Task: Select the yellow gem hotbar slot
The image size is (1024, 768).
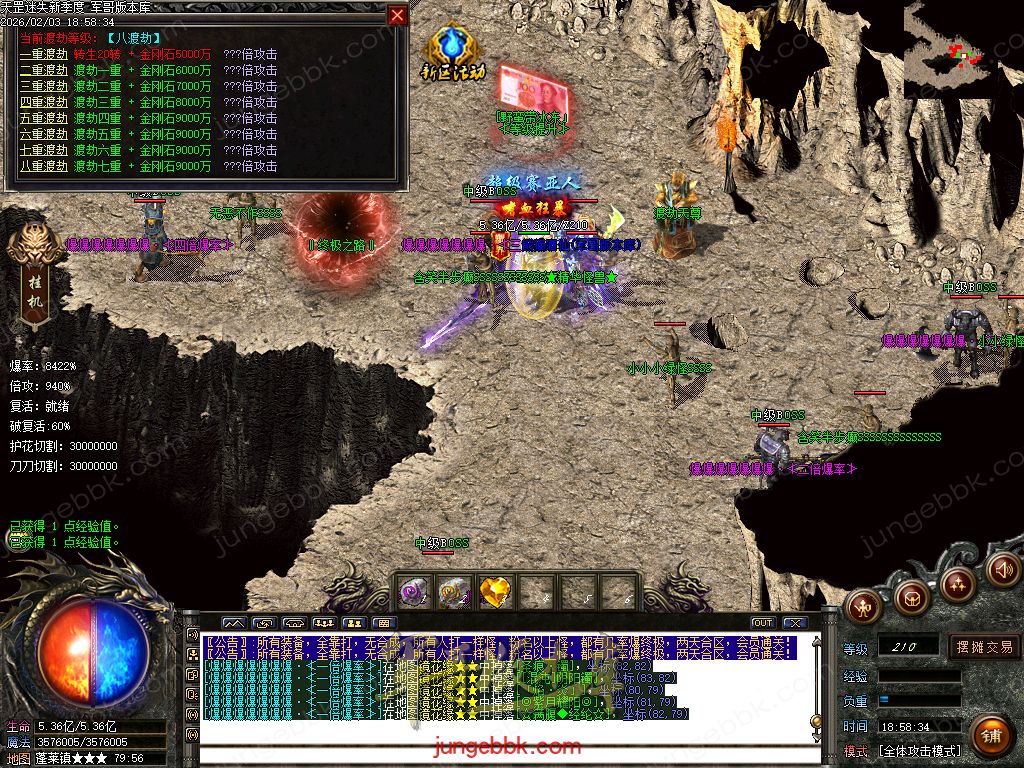Action: pyautogui.click(x=495, y=592)
